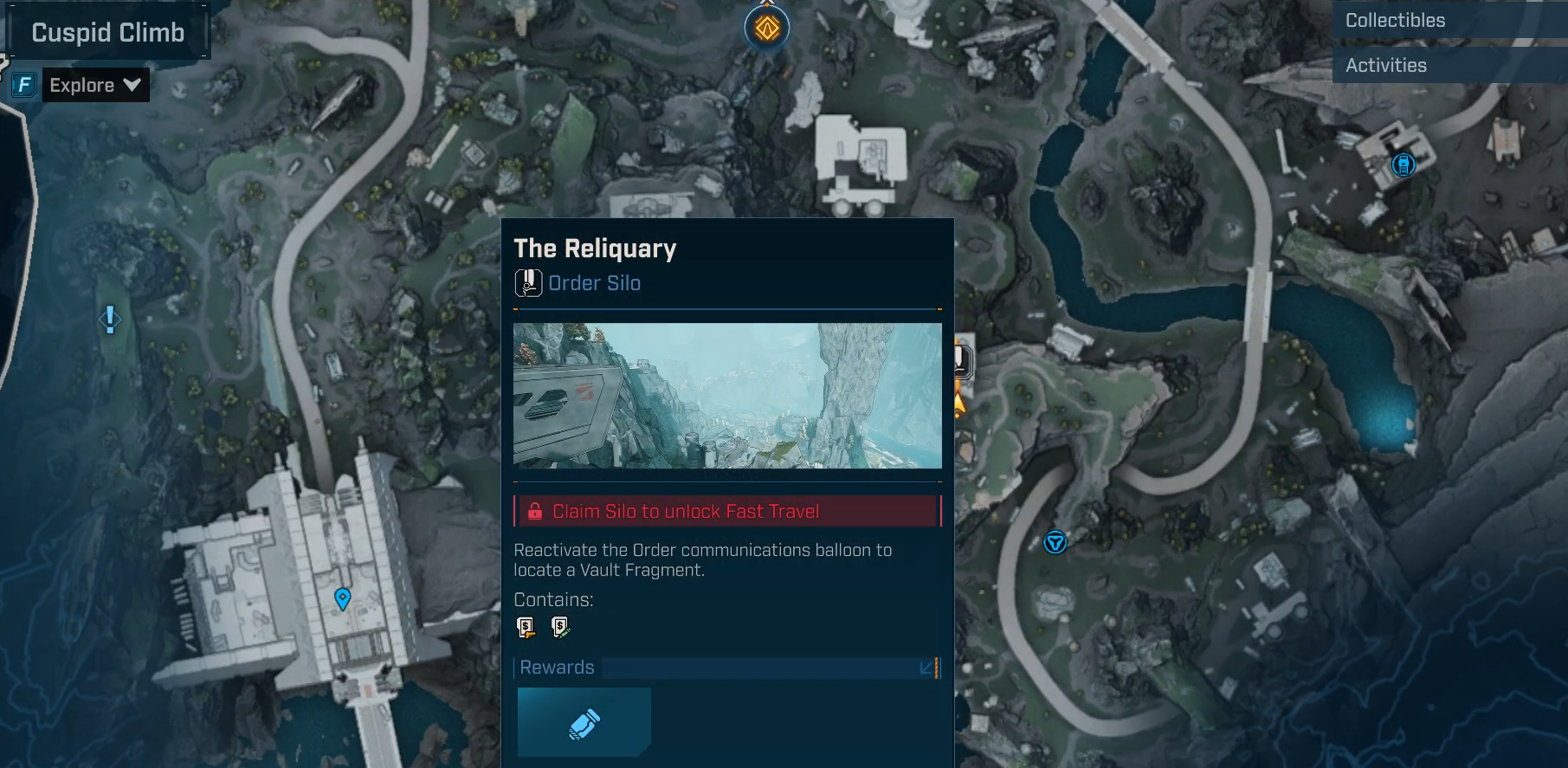Select the blue vending machine marker
The height and width of the screenshot is (768, 1568).
[1403, 164]
